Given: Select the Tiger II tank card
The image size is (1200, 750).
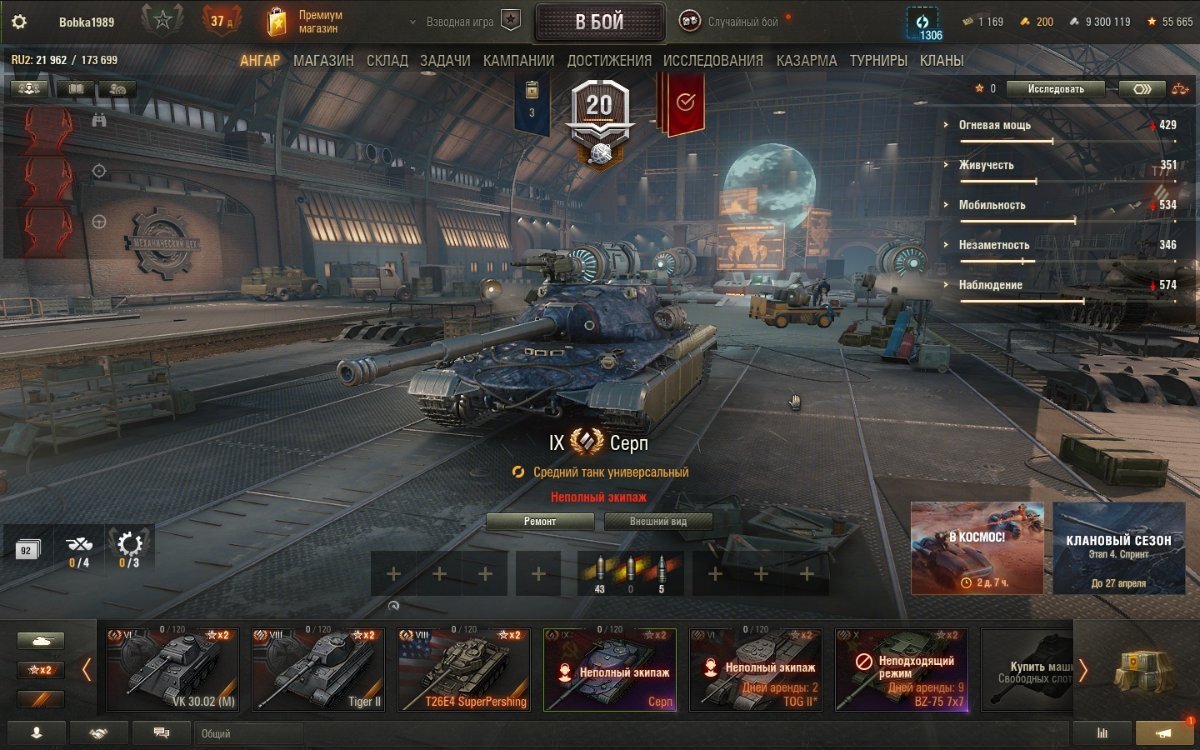Looking at the screenshot, I should pyautogui.click(x=317, y=669).
